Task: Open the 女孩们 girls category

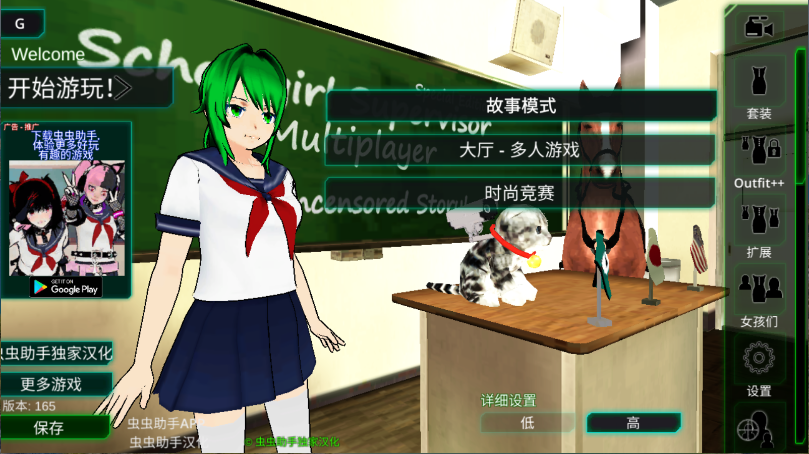Action: click(x=759, y=296)
